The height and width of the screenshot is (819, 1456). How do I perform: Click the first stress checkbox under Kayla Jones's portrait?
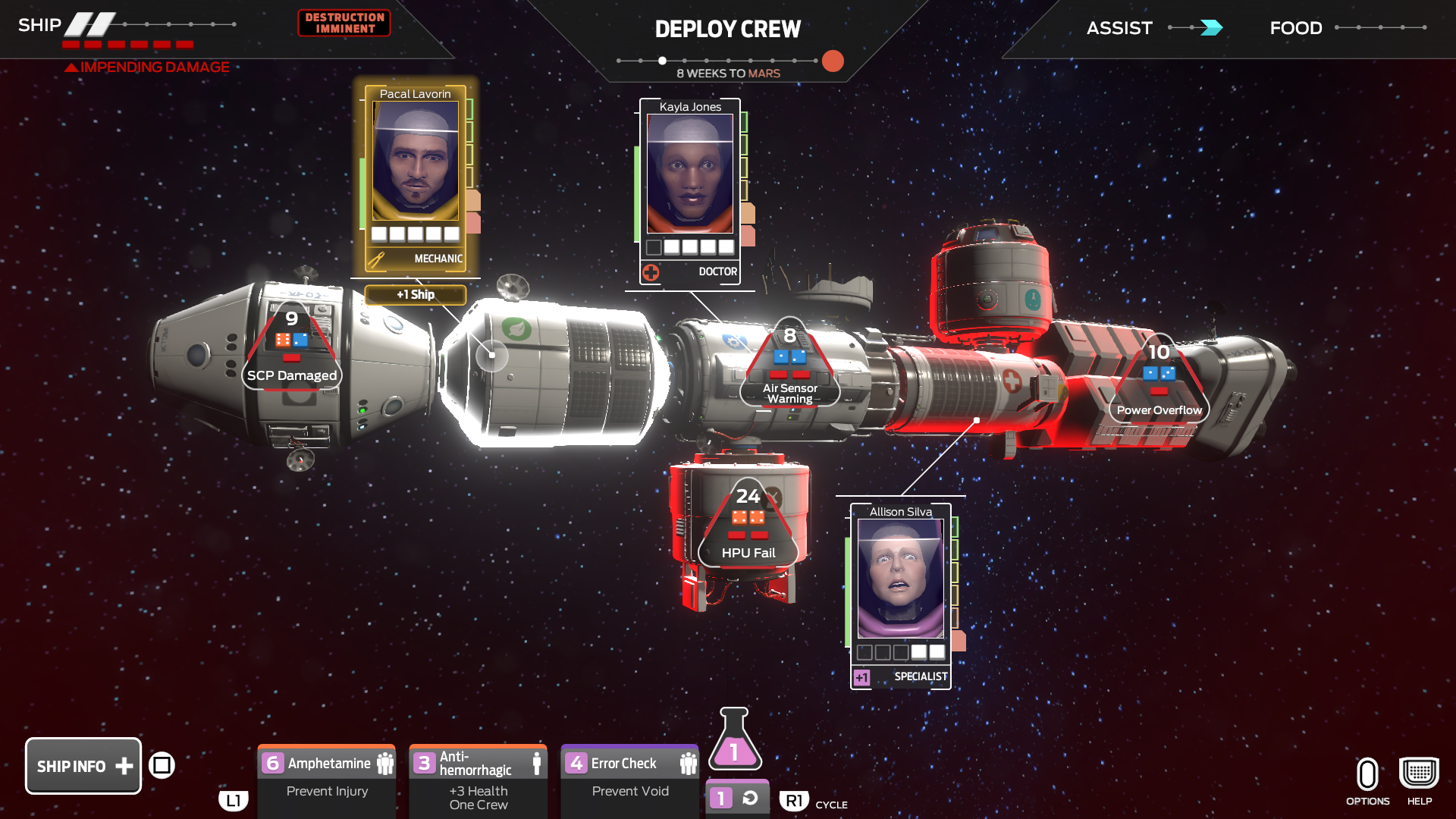[x=655, y=246]
